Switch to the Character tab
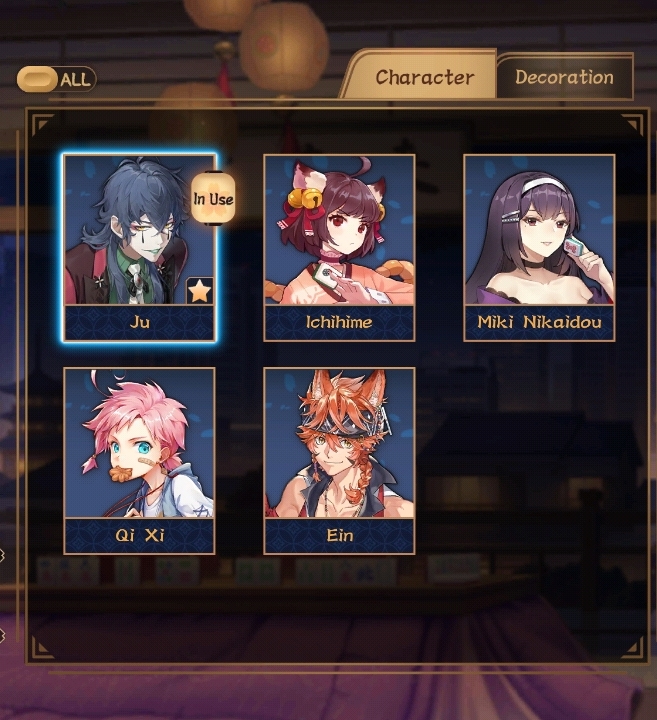This screenshot has height=720, width=657. 424,77
